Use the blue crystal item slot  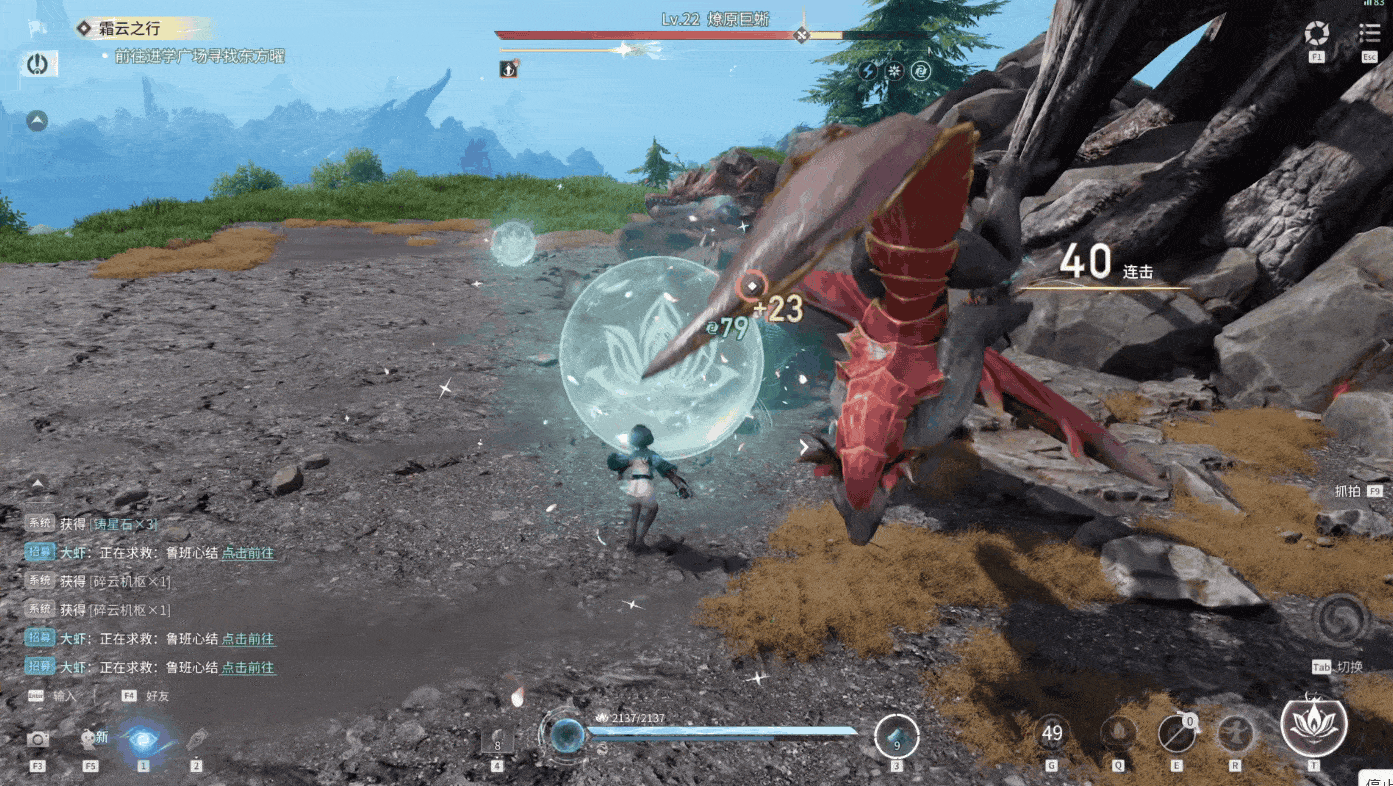click(x=896, y=738)
